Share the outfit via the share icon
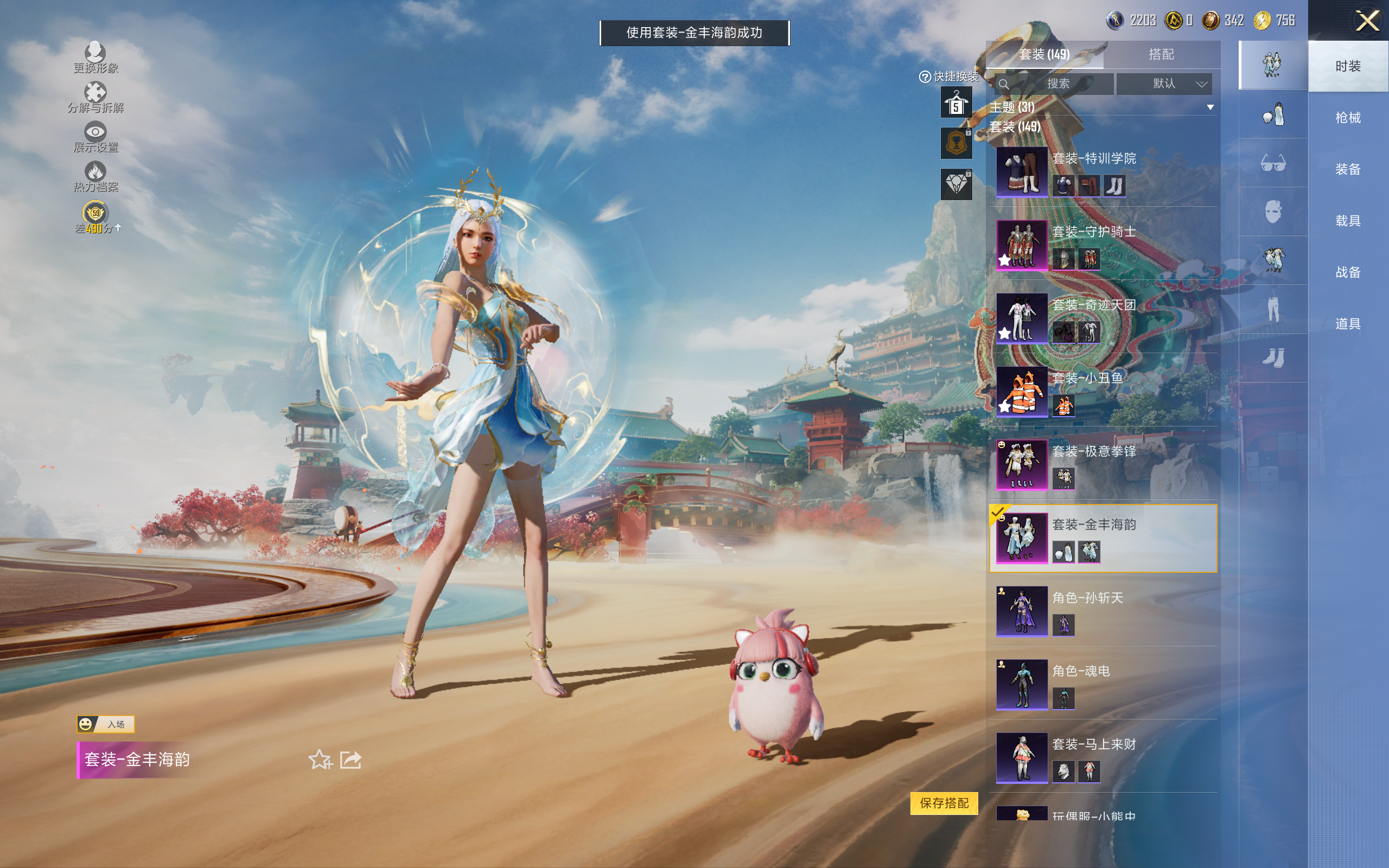Viewport: 1389px width, 868px height. point(350,759)
